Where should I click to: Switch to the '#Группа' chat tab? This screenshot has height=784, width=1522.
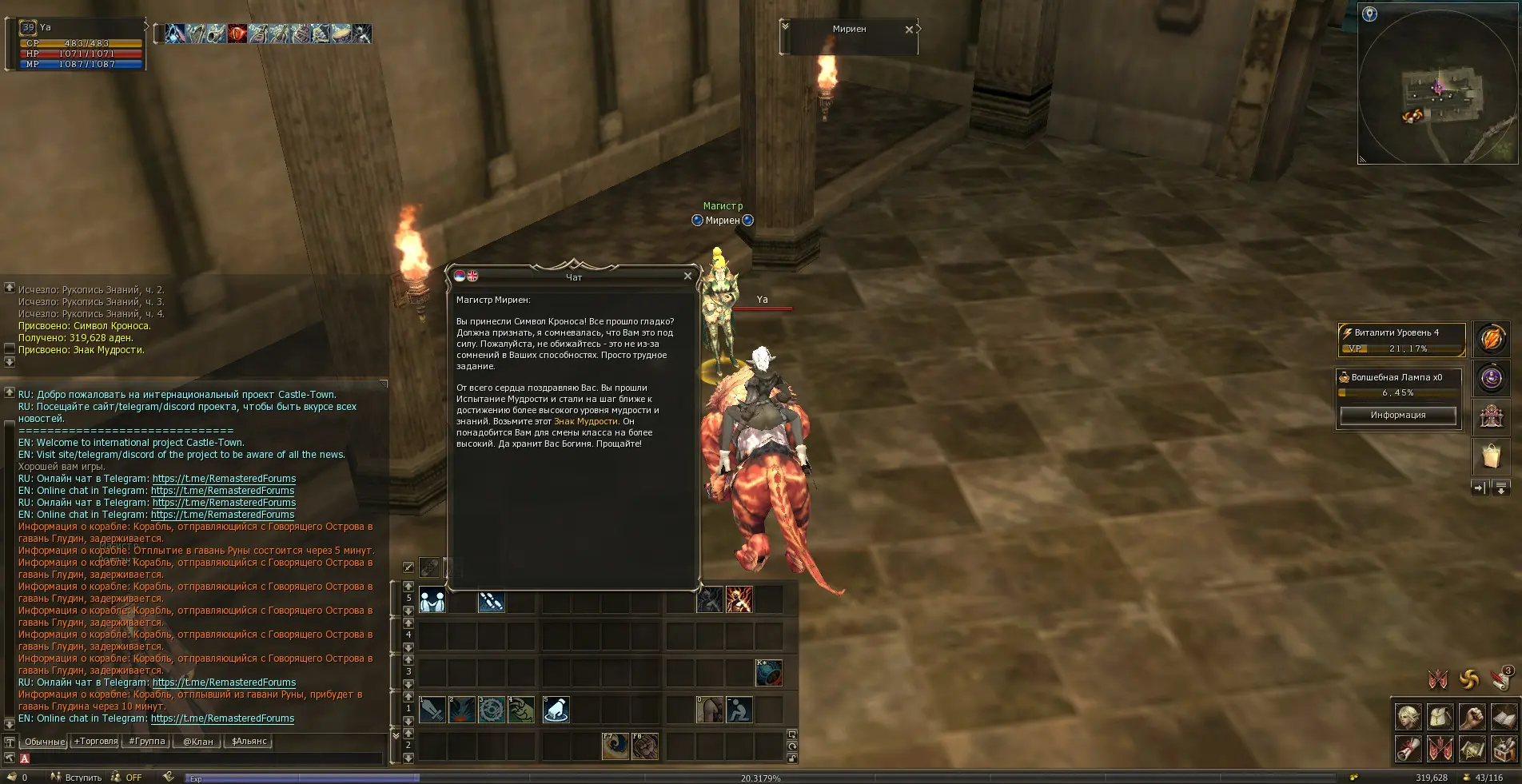(x=147, y=742)
